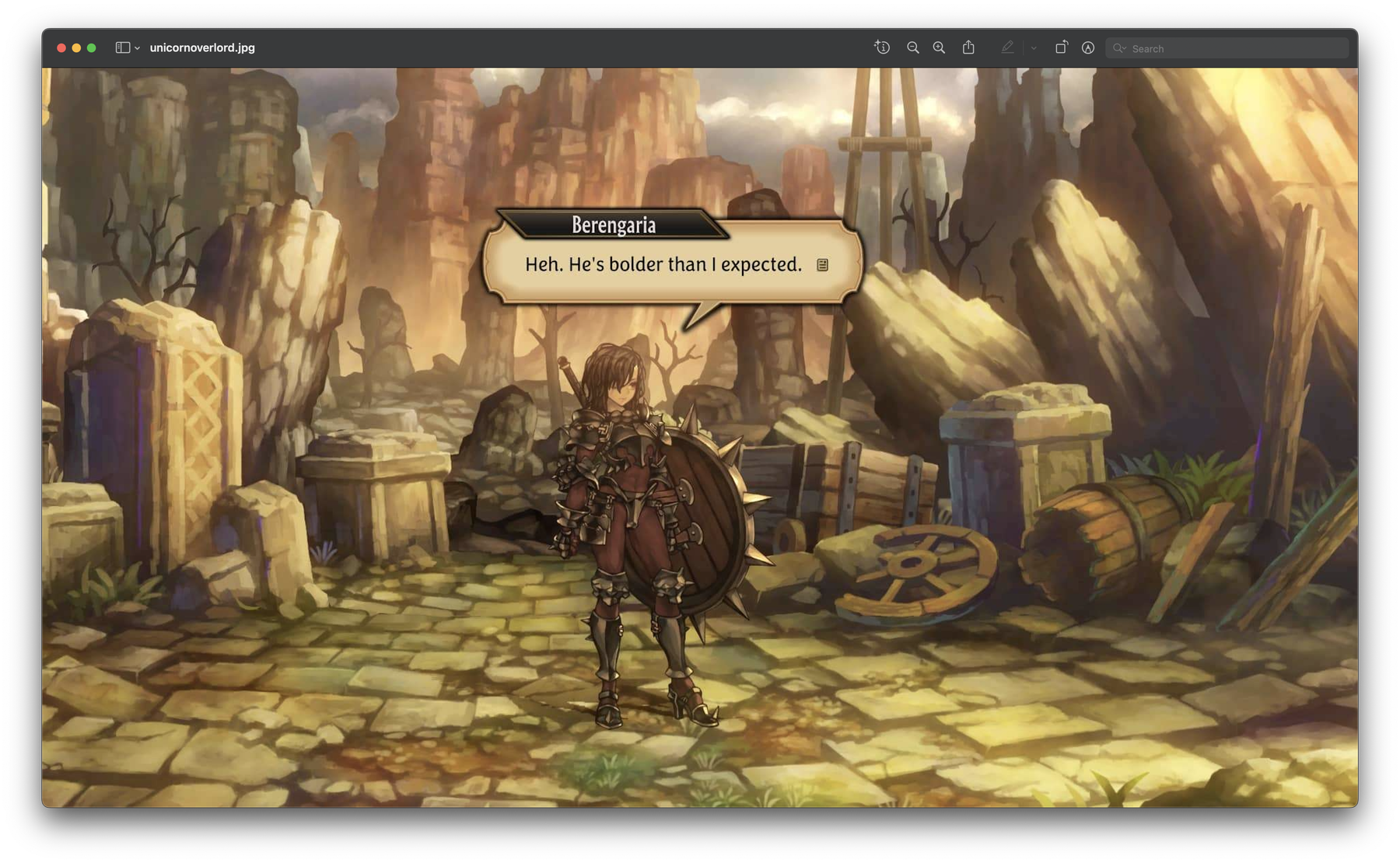This screenshot has height=863, width=1400.
Task: Open the markup tools dropdown arrow
Action: 1034,48
